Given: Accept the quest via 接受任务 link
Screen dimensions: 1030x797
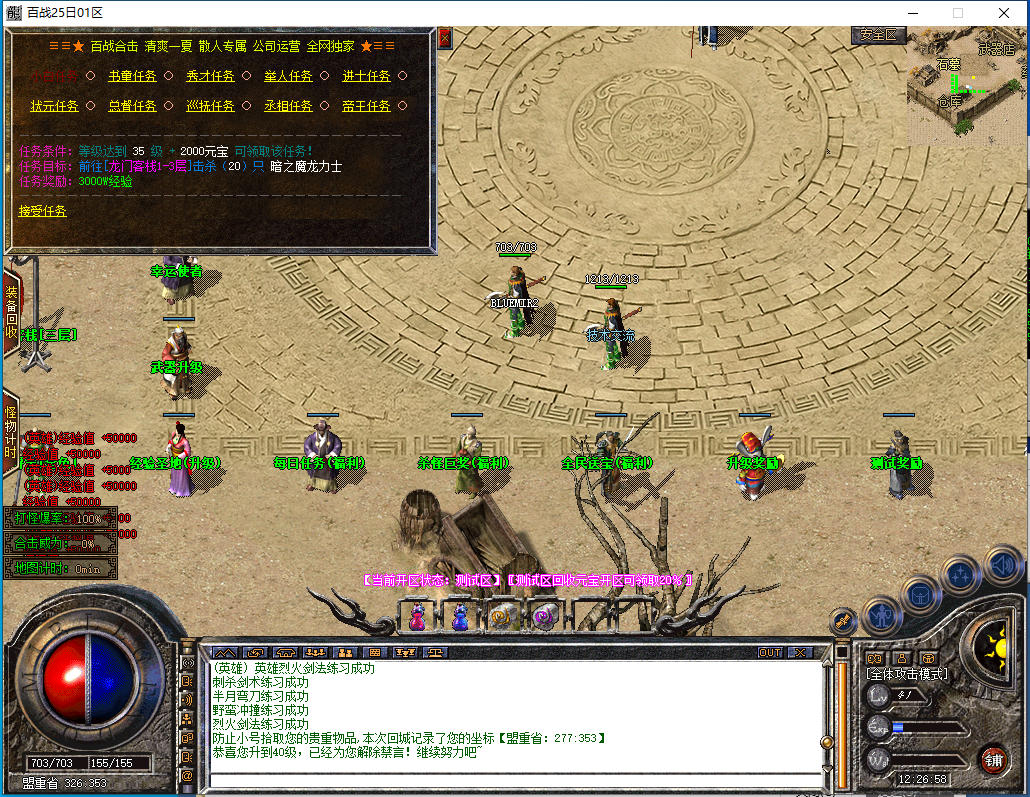Looking at the screenshot, I should pyautogui.click(x=43, y=211).
